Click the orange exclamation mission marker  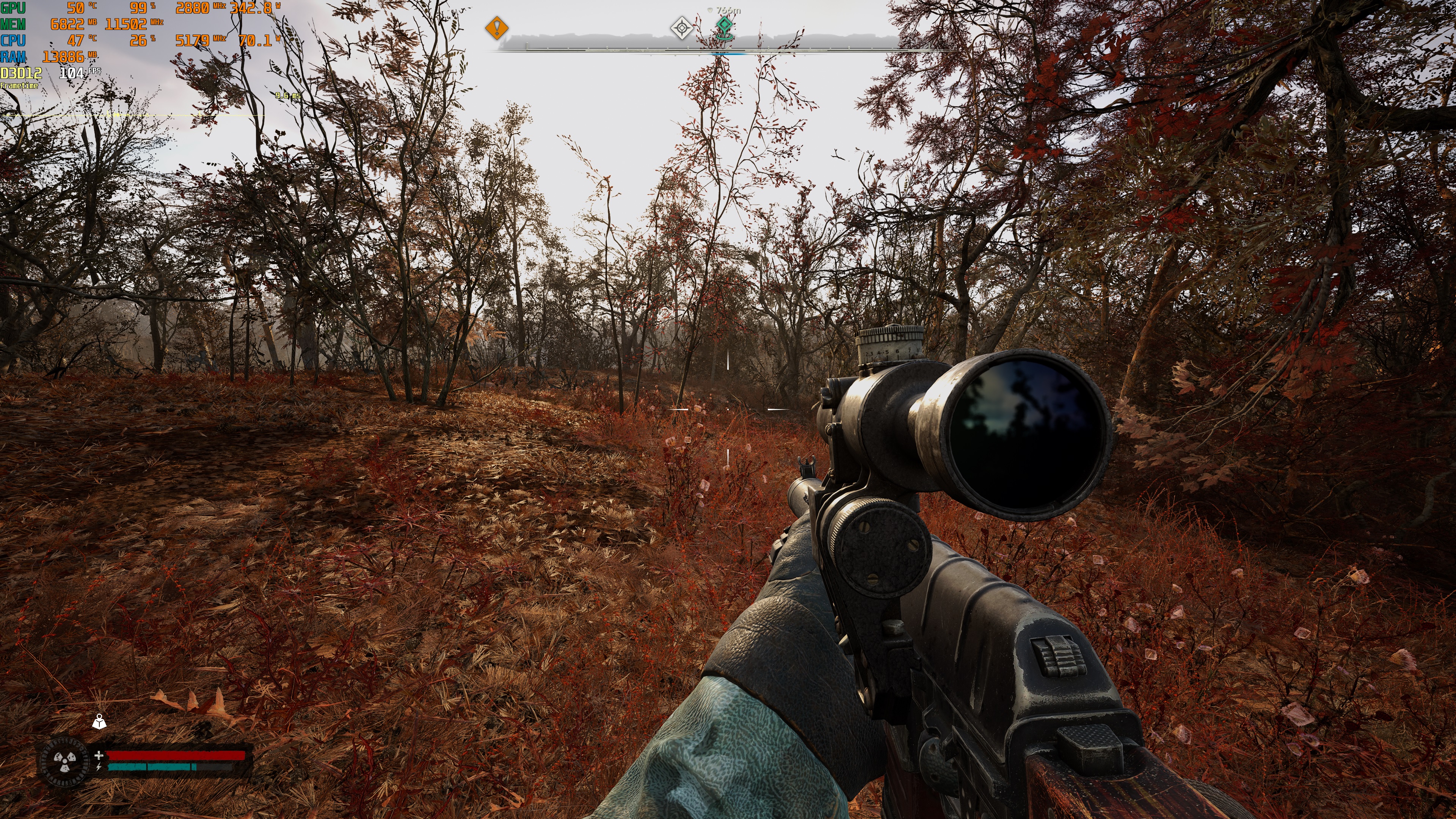pyautogui.click(x=496, y=28)
